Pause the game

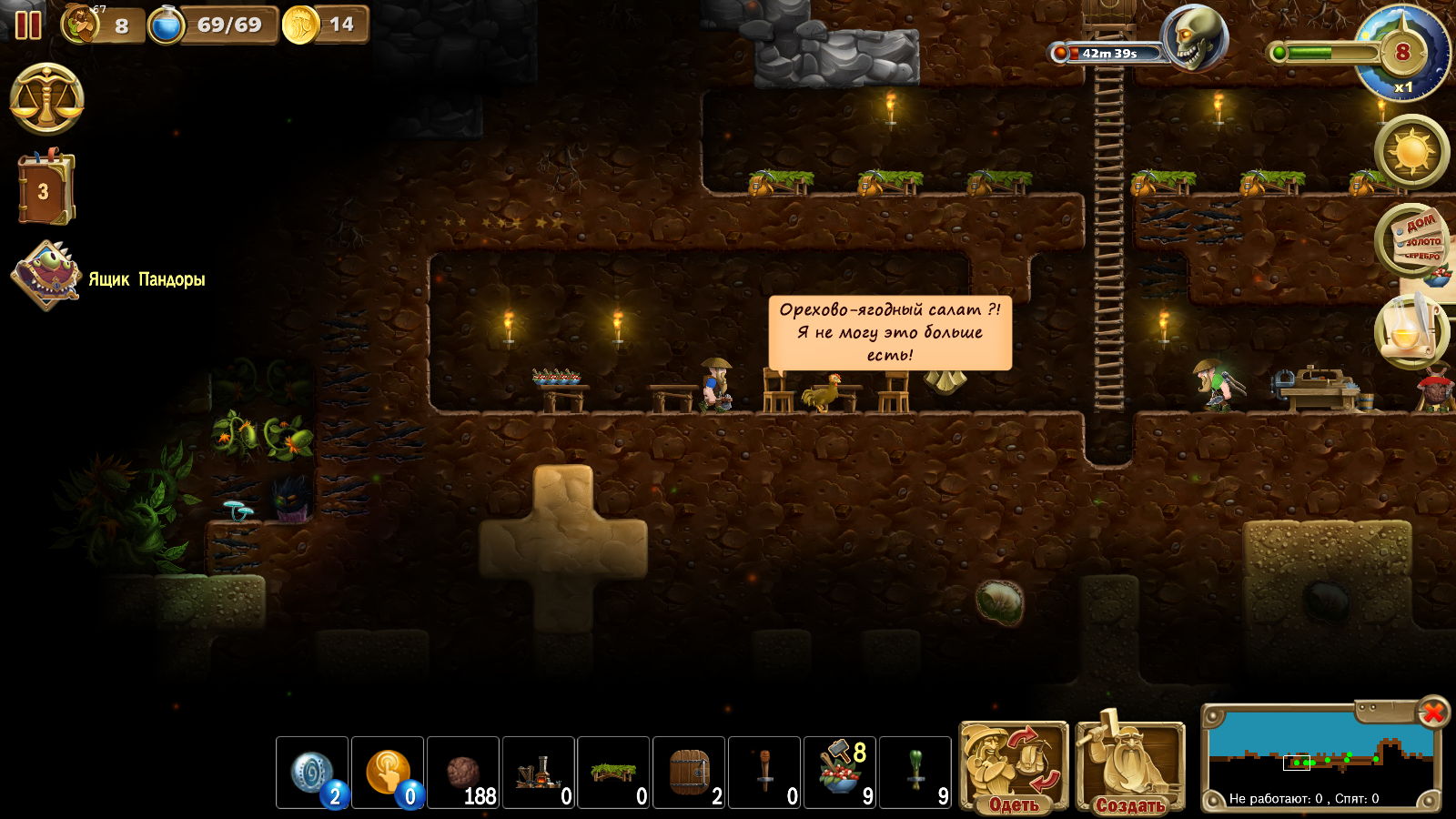28,25
